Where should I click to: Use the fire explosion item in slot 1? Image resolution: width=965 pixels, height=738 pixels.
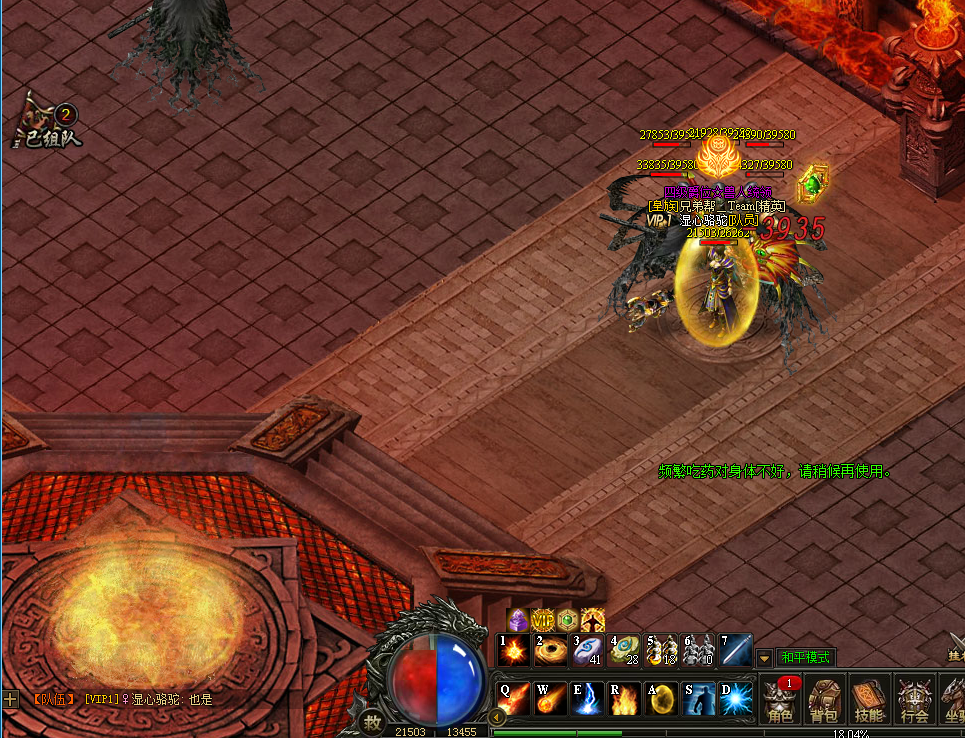pyautogui.click(x=514, y=650)
